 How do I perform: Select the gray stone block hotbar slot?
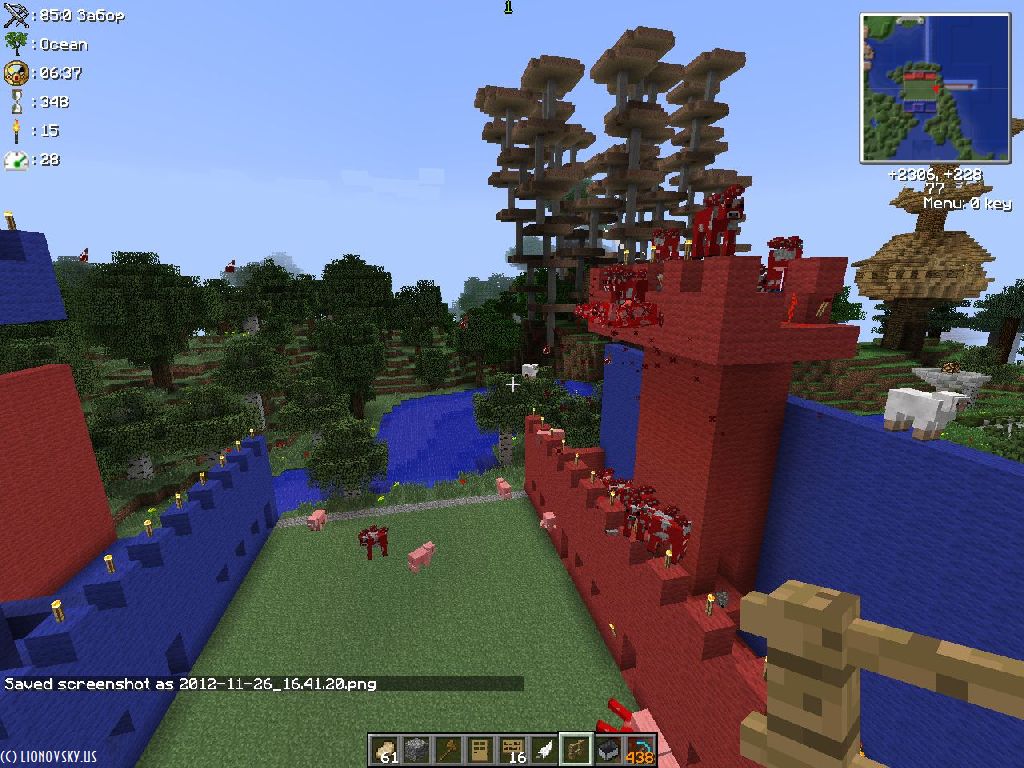tap(417, 749)
